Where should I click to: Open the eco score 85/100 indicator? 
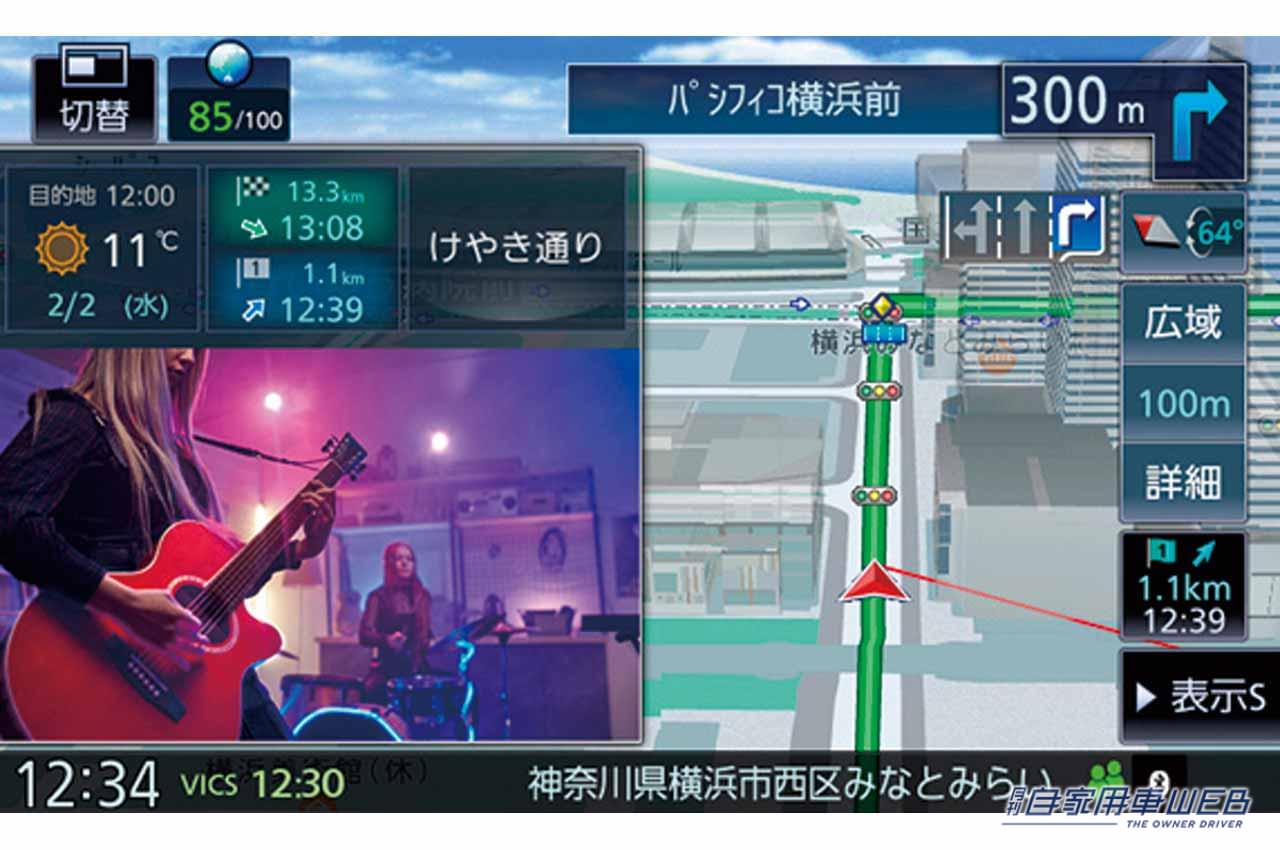click(229, 99)
